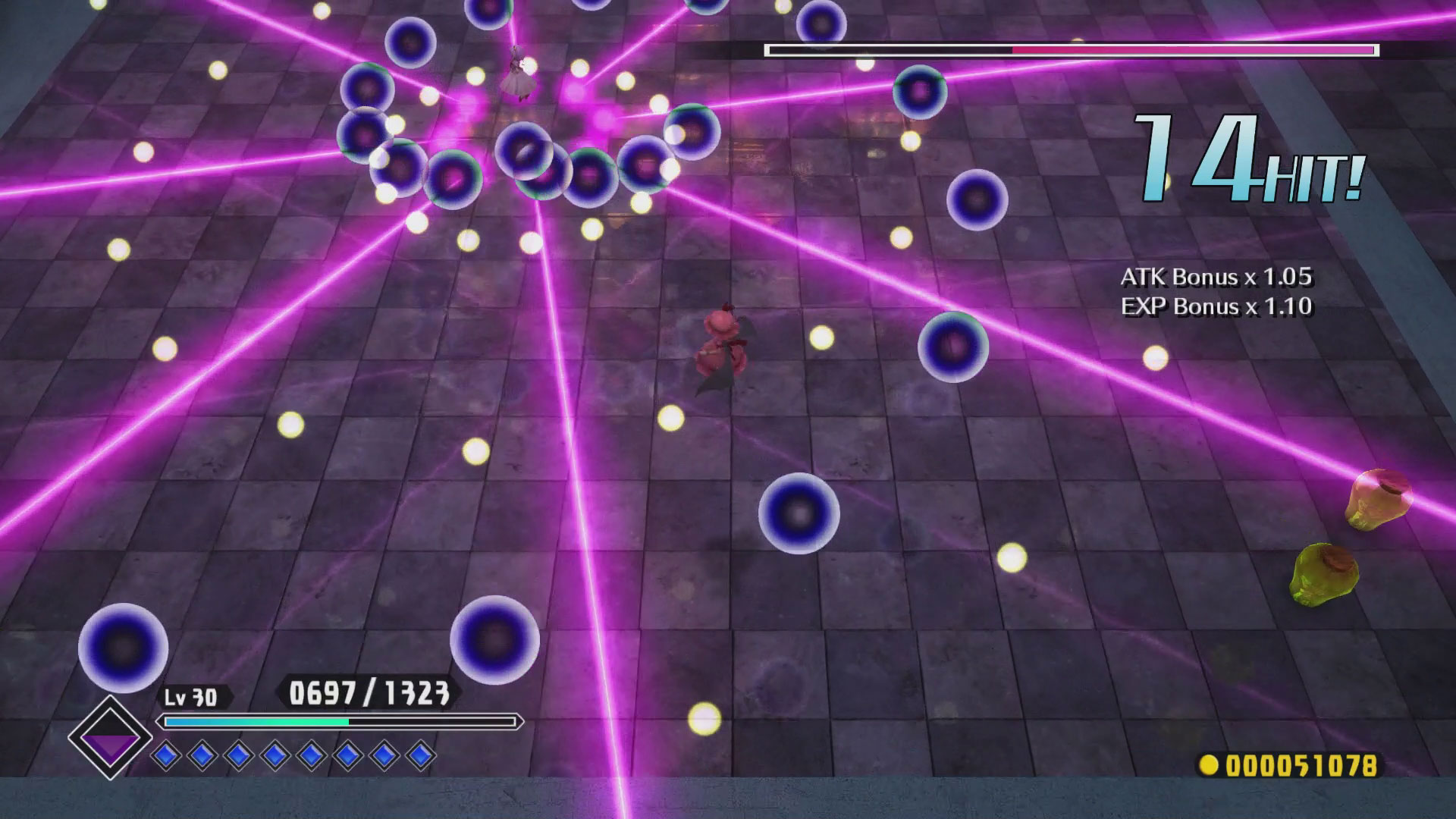Click the Lv 30 level badge
The image size is (1456, 819).
[192, 694]
